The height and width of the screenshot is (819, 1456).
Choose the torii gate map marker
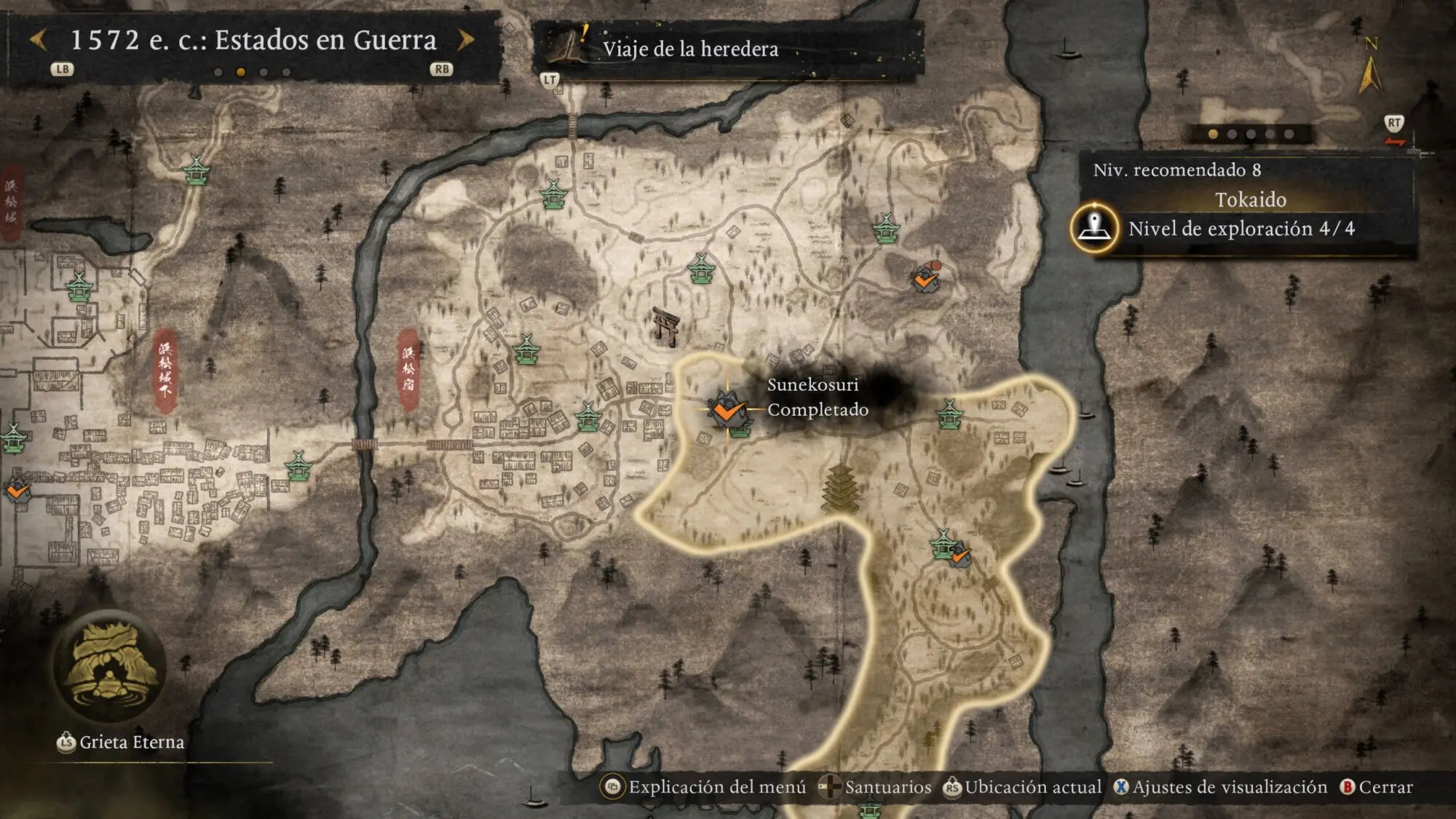665,326
